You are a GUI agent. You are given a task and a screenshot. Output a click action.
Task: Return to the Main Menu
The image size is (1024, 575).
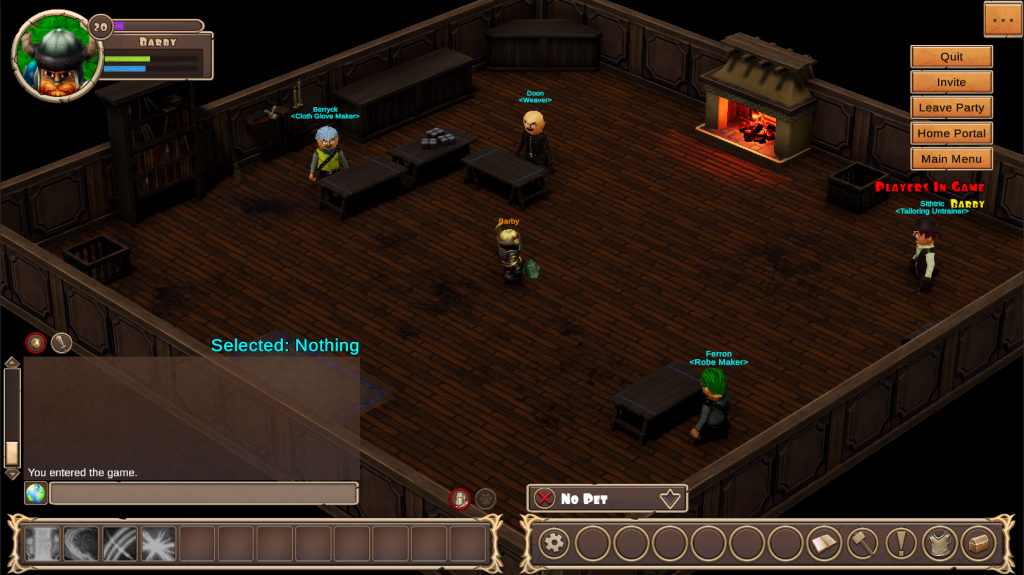(951, 159)
